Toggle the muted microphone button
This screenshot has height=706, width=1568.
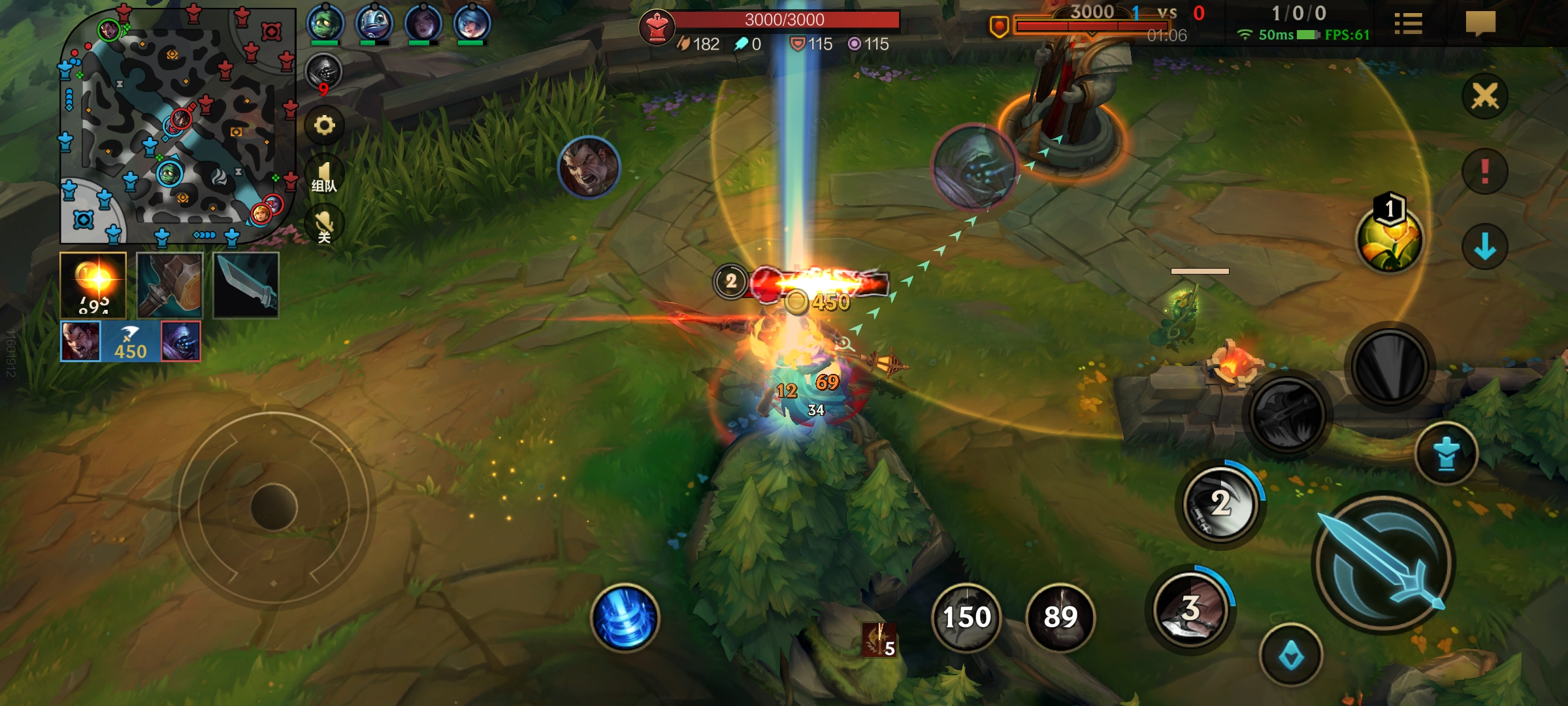point(324,226)
